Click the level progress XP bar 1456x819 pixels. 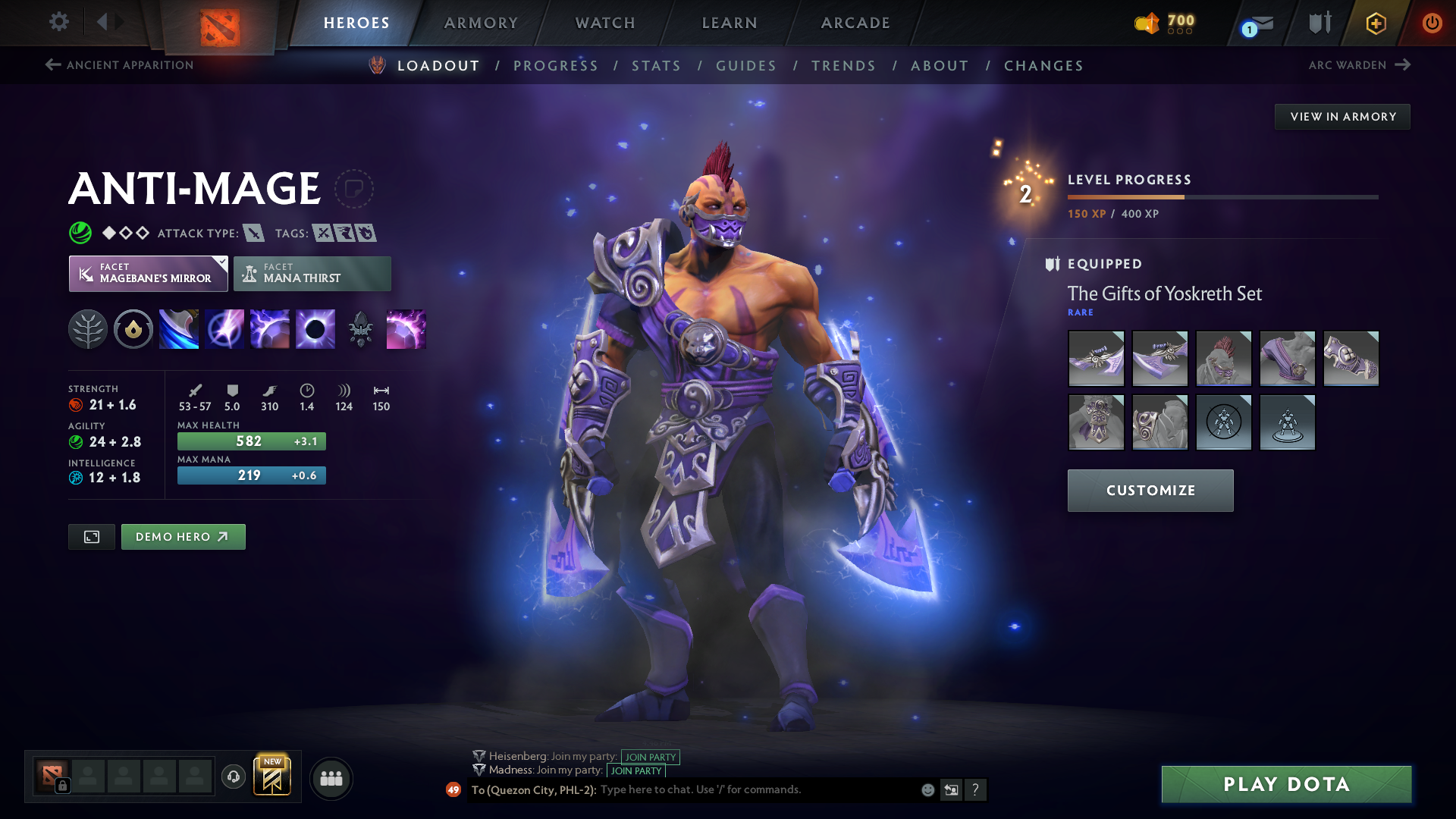click(x=1221, y=196)
